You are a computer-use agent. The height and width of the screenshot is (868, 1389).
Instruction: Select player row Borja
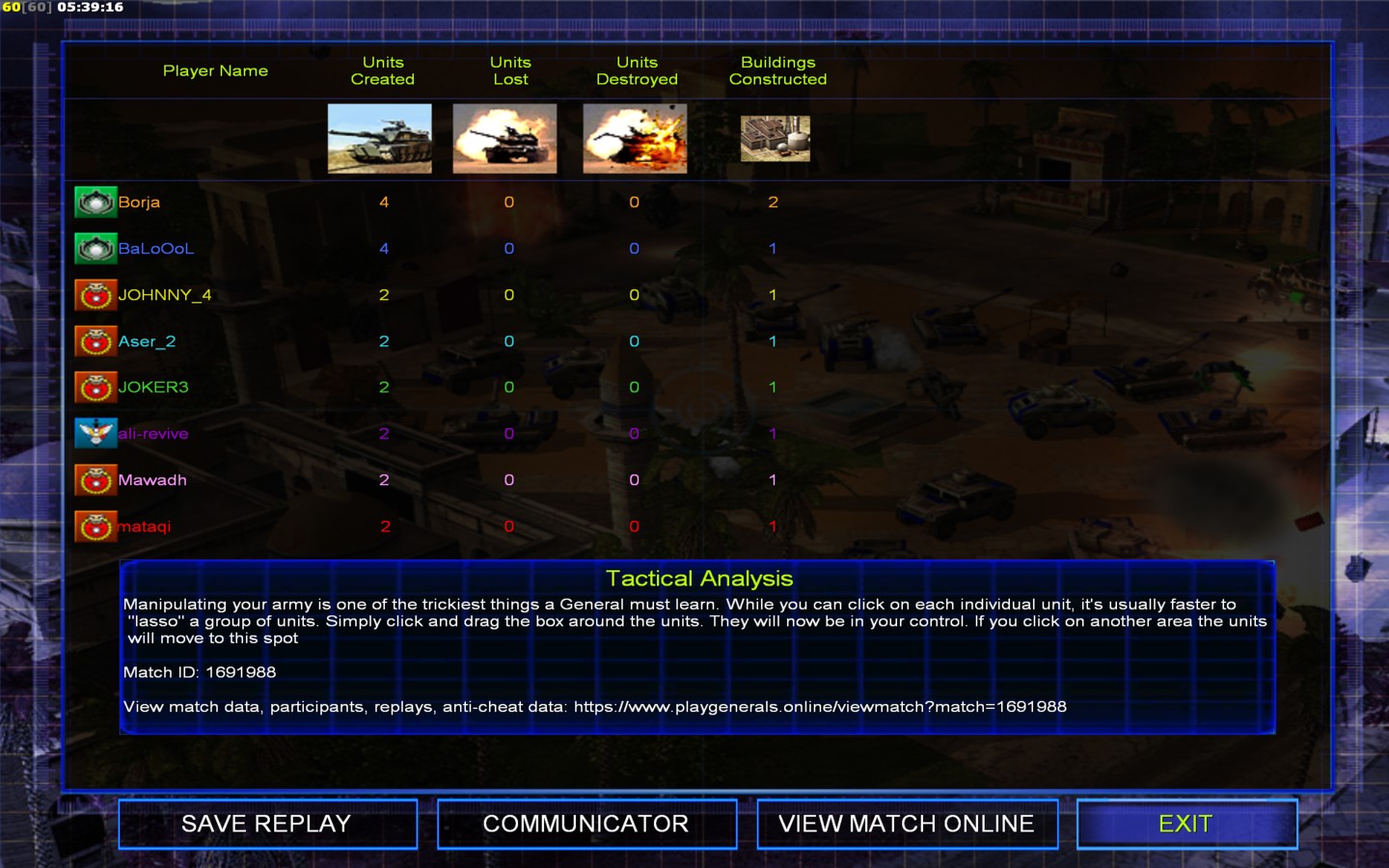[139, 203]
